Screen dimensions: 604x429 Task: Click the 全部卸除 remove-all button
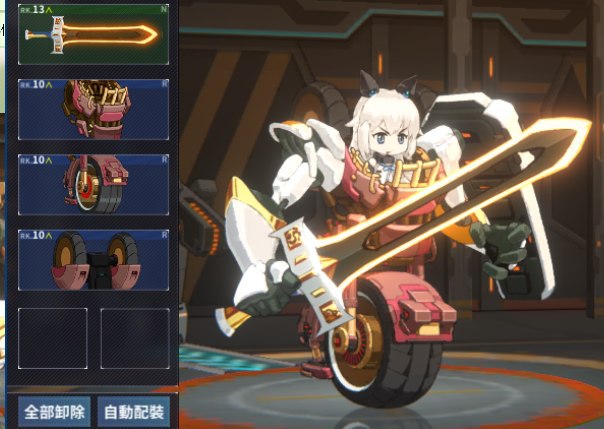53,411
